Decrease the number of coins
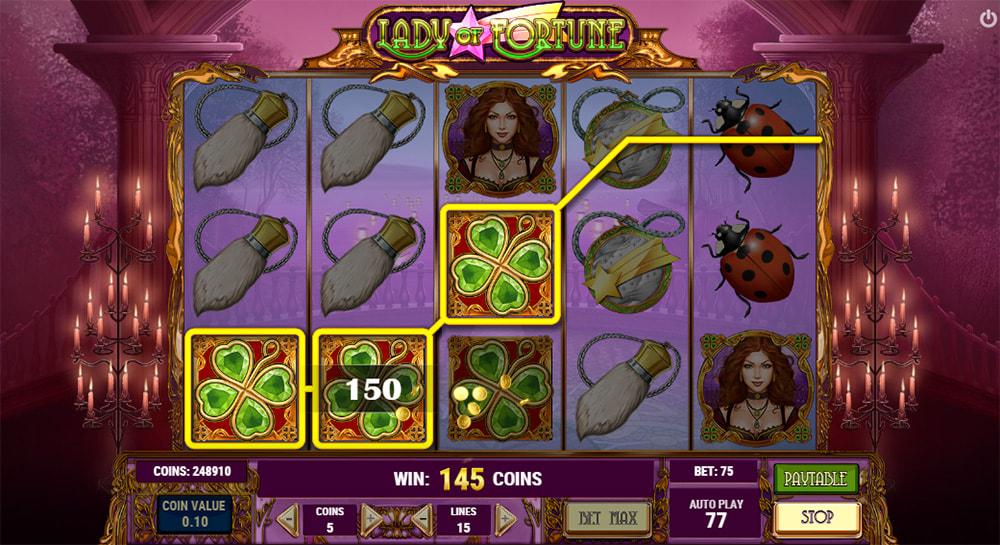The image size is (1000, 545). pyautogui.click(x=288, y=519)
